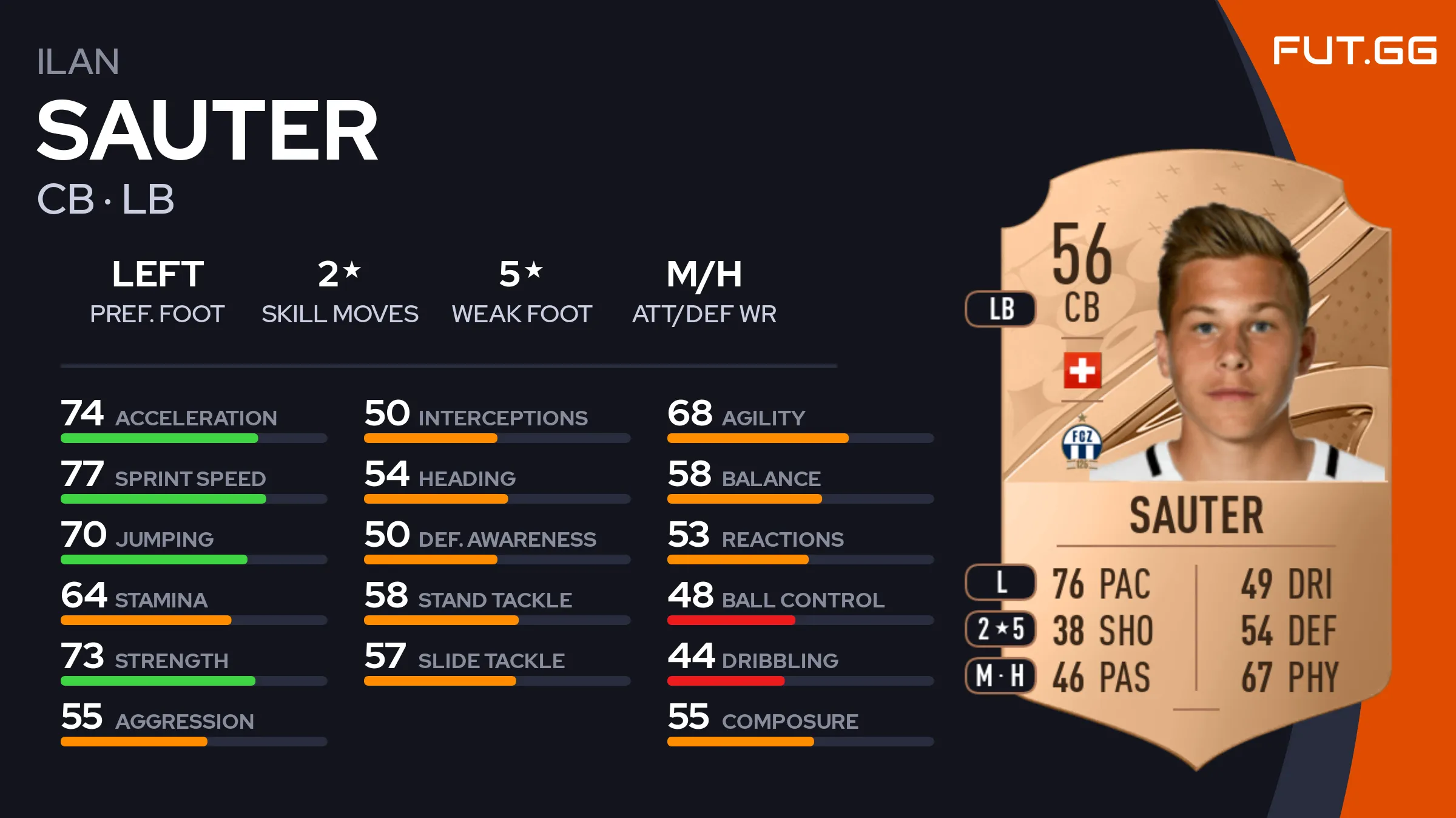Open the FUT.GG logo link
The image size is (1456, 818).
pyautogui.click(x=1354, y=50)
